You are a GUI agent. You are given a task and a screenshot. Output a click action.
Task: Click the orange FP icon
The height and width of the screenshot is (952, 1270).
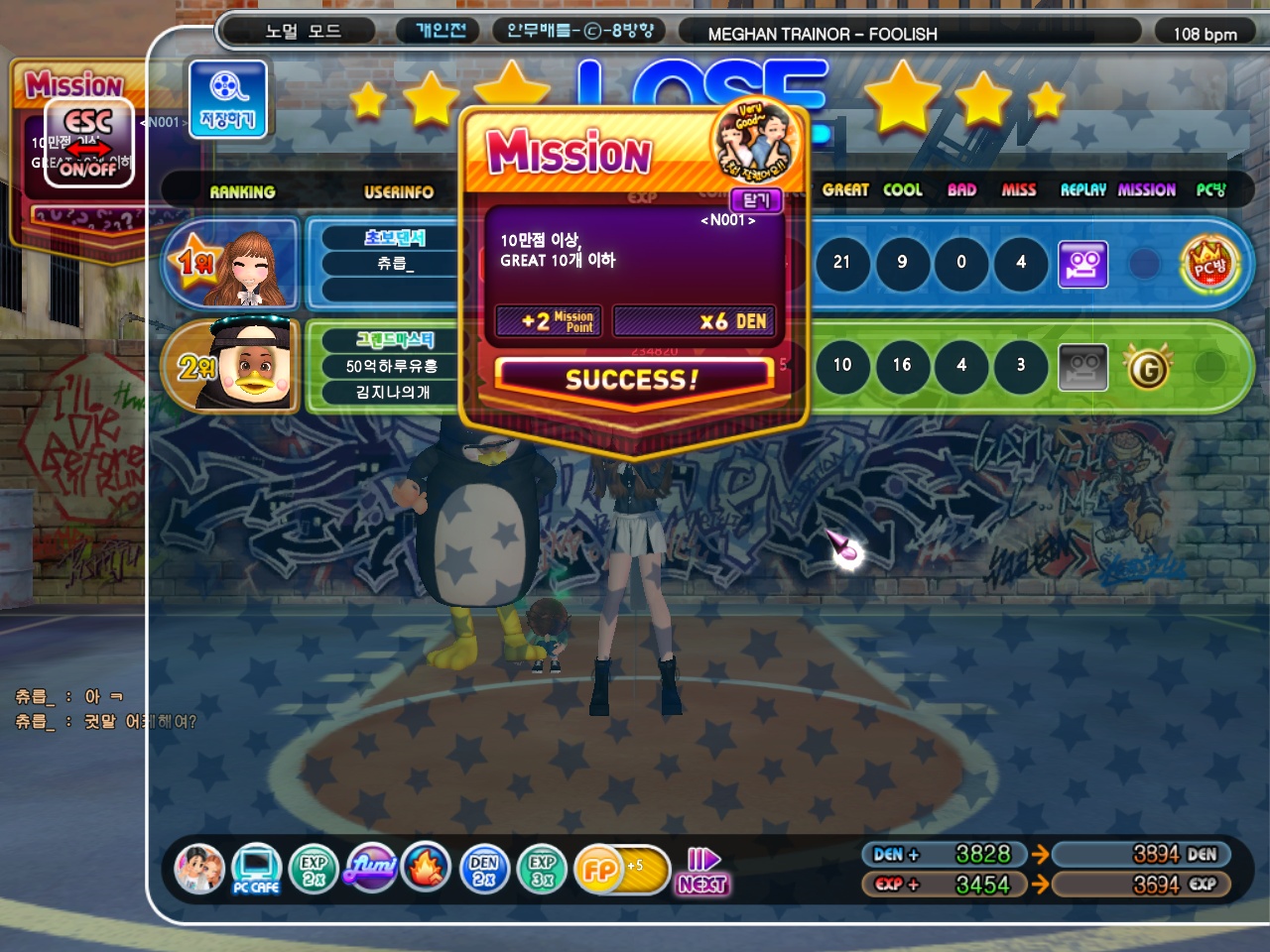pos(599,870)
